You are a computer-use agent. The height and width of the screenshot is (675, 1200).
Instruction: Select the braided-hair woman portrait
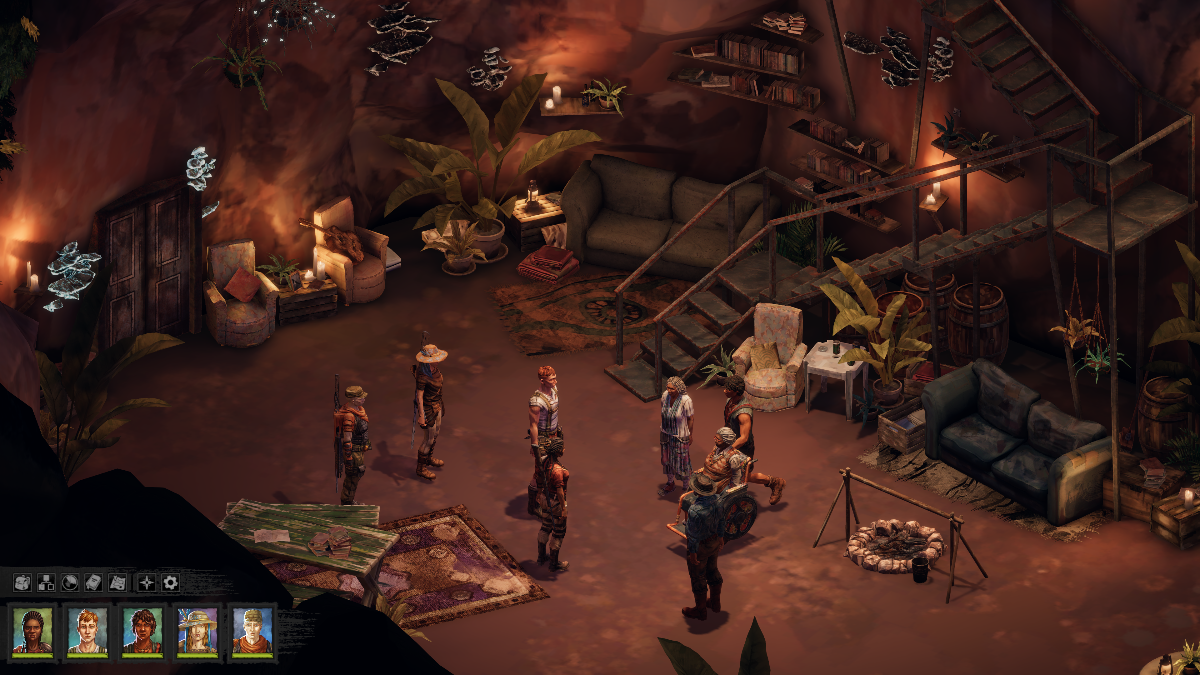[x=33, y=630]
